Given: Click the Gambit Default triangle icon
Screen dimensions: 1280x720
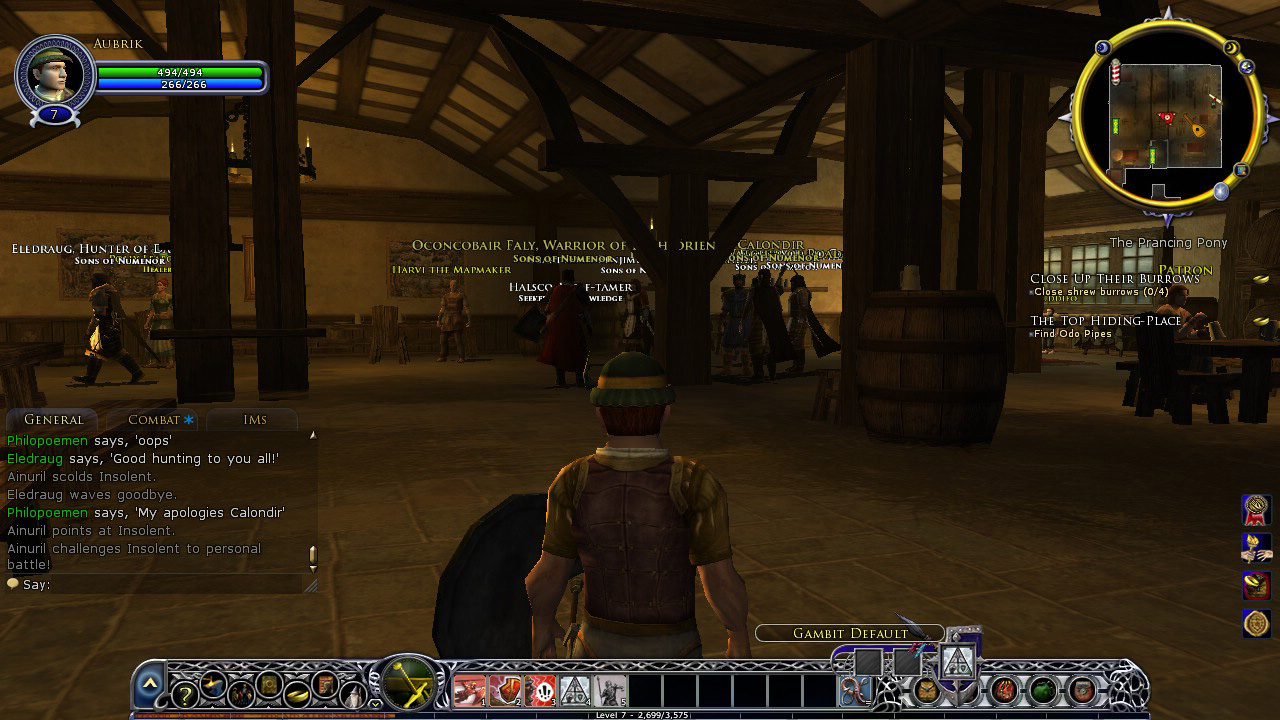Looking at the screenshot, I should coord(957,660).
